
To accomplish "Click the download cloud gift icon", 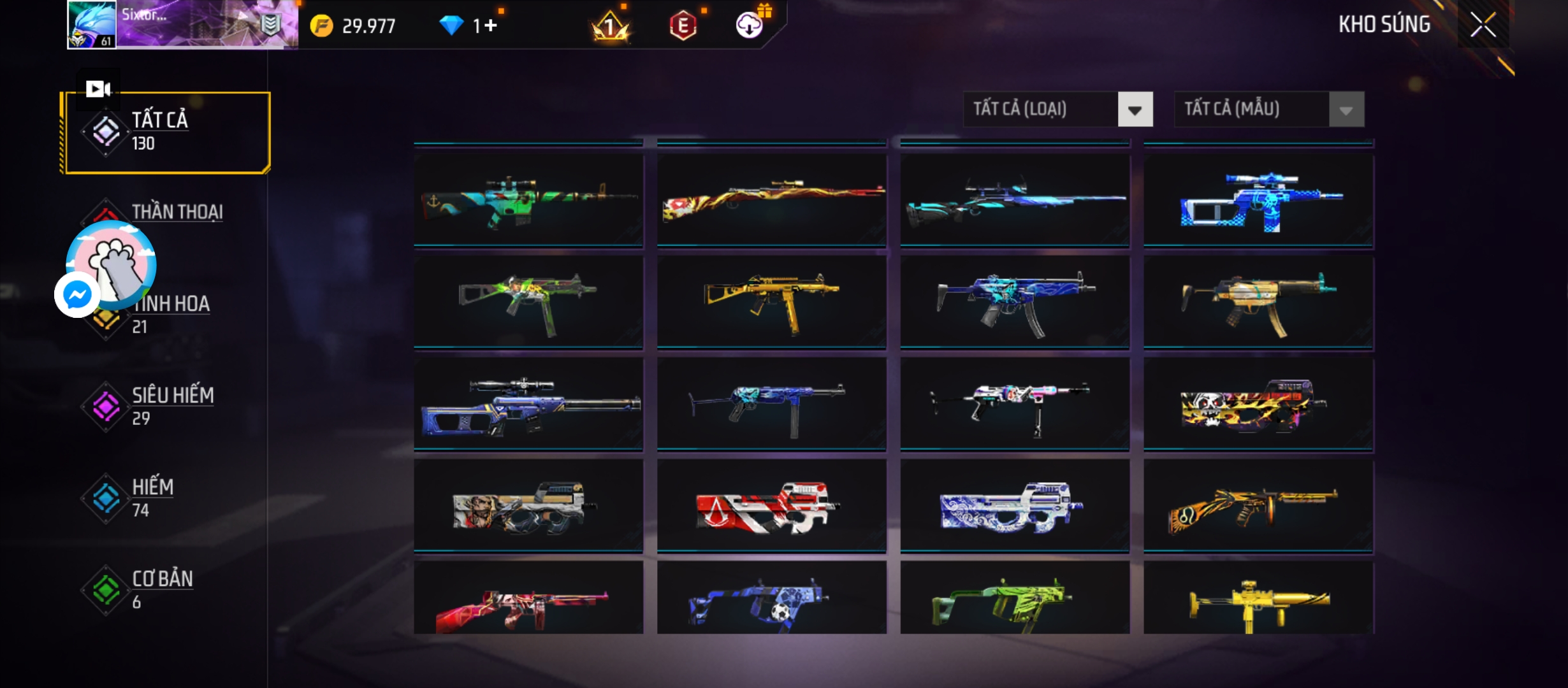I will [750, 25].
